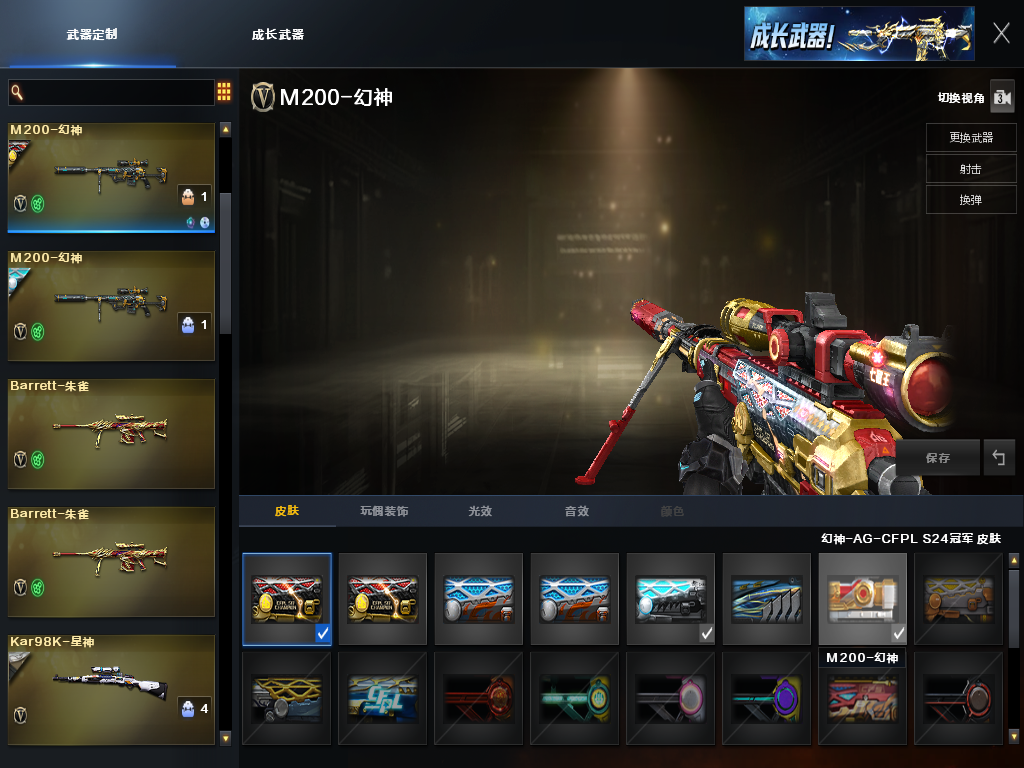Preview firing with the 射击 button

click(970, 169)
